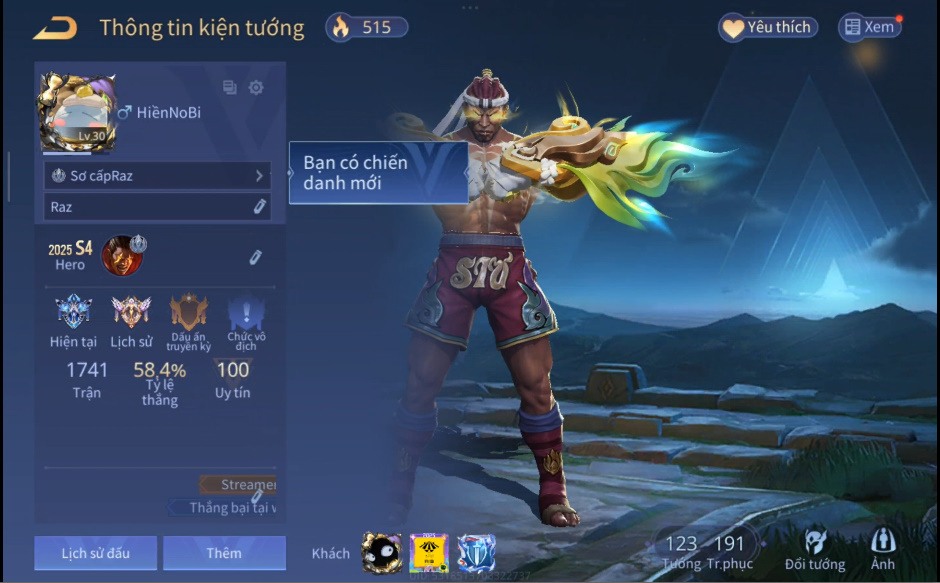Open the Sơ cấpRaz title row
Screen dimensions: 940x583
pos(158,176)
